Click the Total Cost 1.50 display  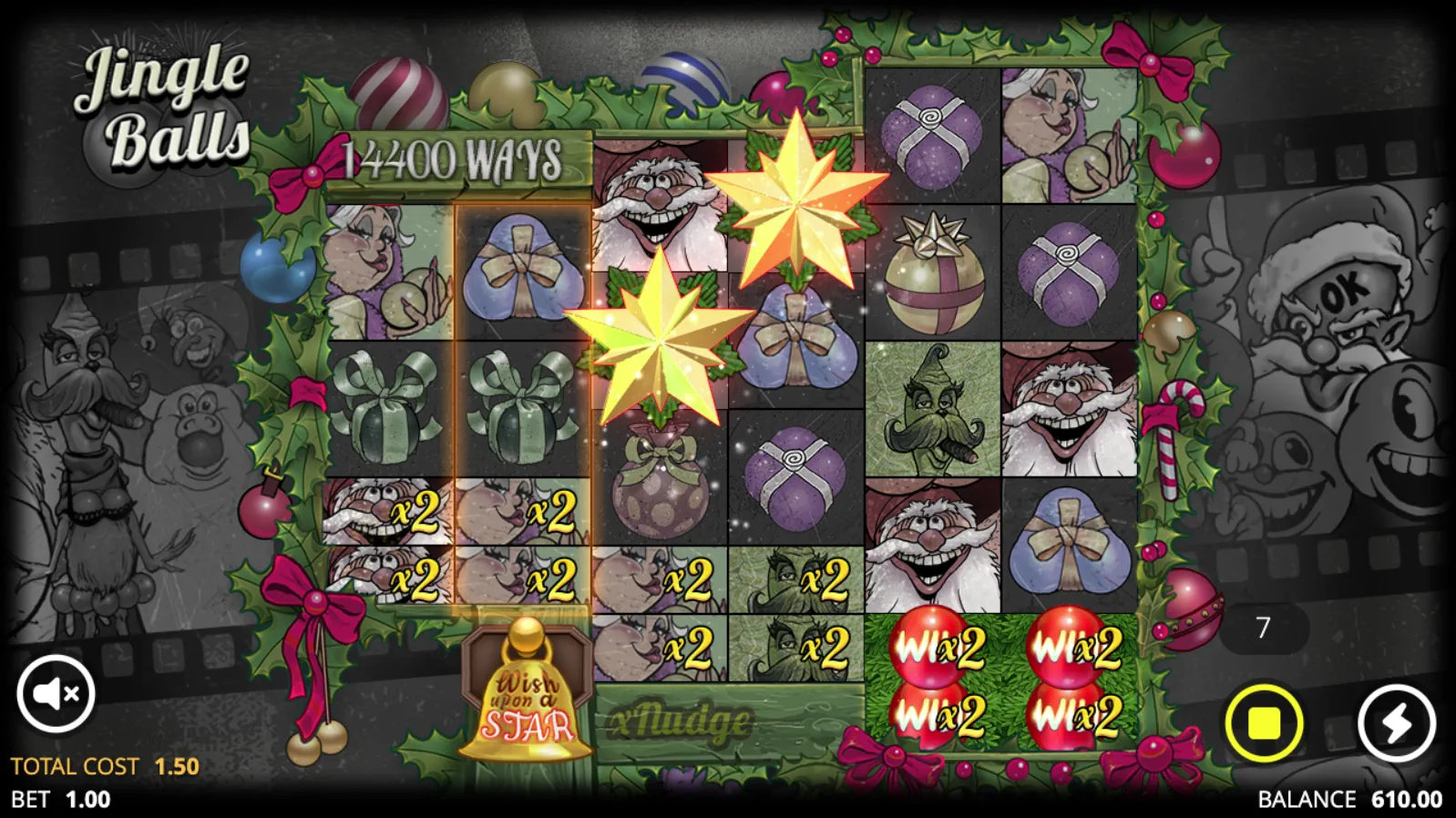tap(100, 766)
